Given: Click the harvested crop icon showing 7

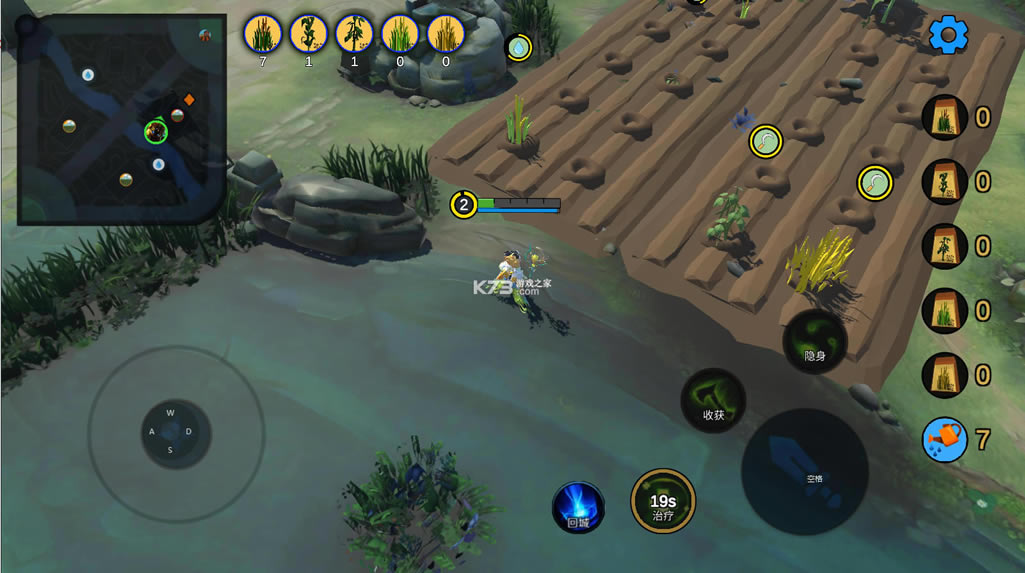Looking at the screenshot, I should click(263, 34).
